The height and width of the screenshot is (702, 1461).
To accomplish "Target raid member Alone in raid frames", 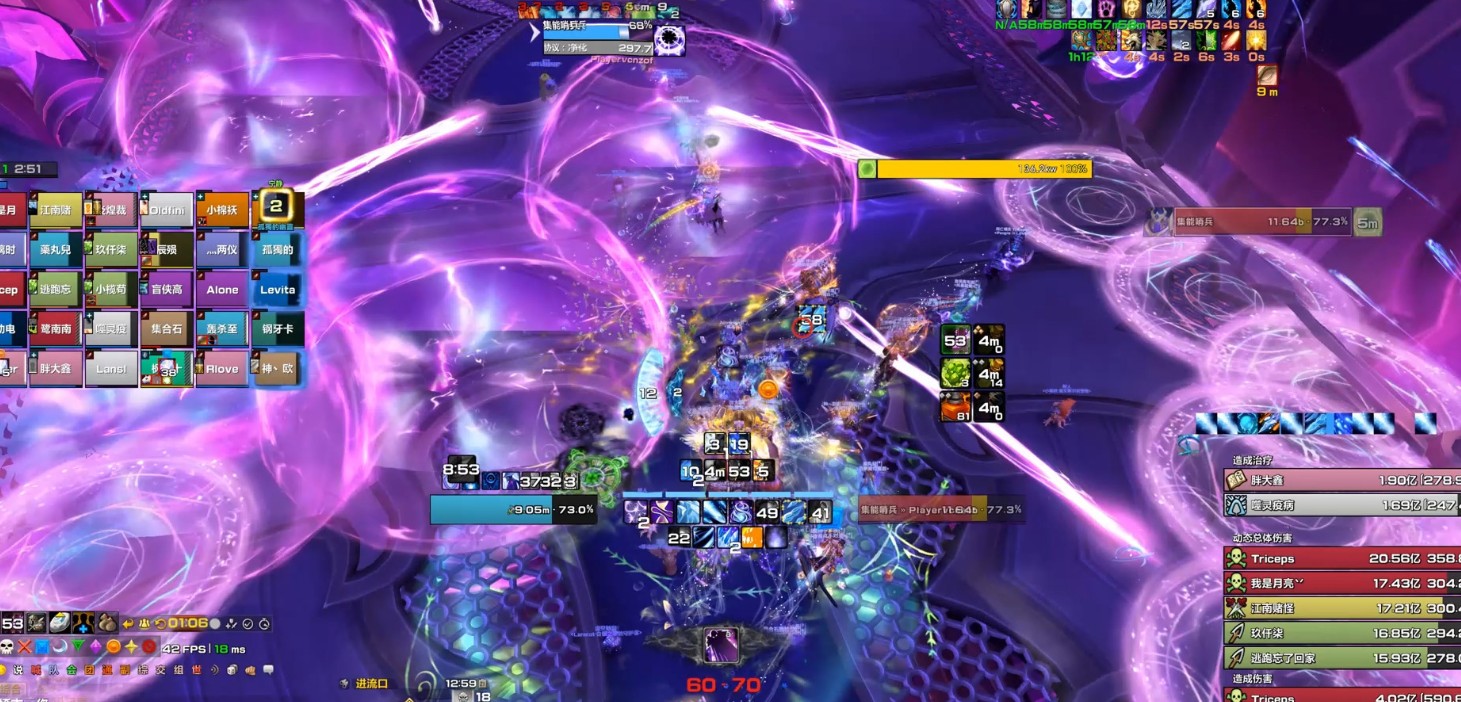I will coord(222,289).
